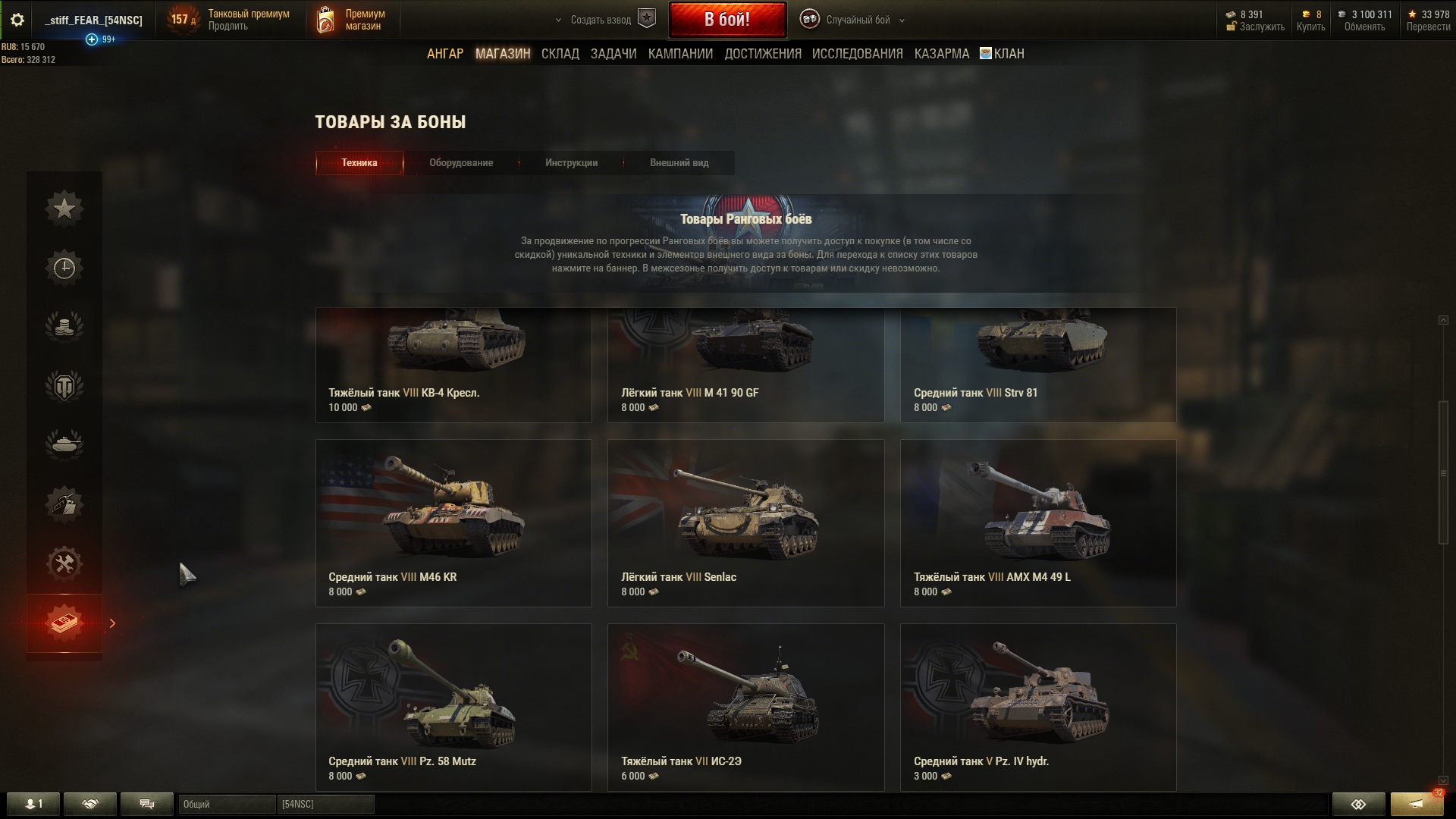Select the star category in shop sidebar
The height and width of the screenshot is (819, 1456).
64,209
